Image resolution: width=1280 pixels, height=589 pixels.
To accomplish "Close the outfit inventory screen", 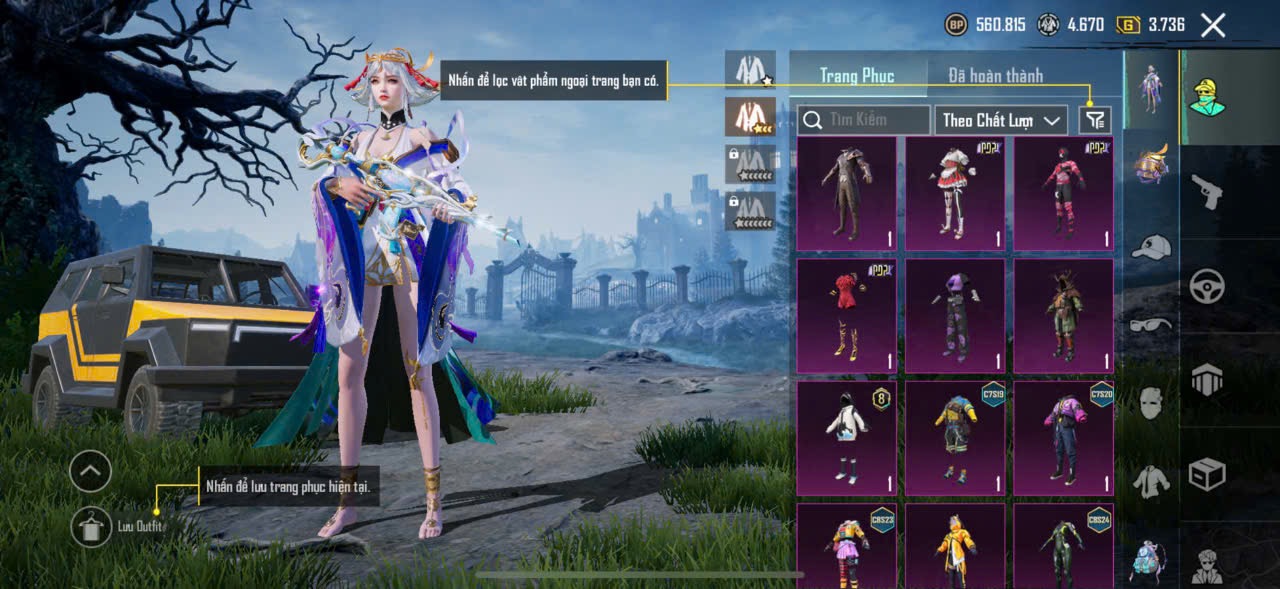I will click(x=1212, y=26).
